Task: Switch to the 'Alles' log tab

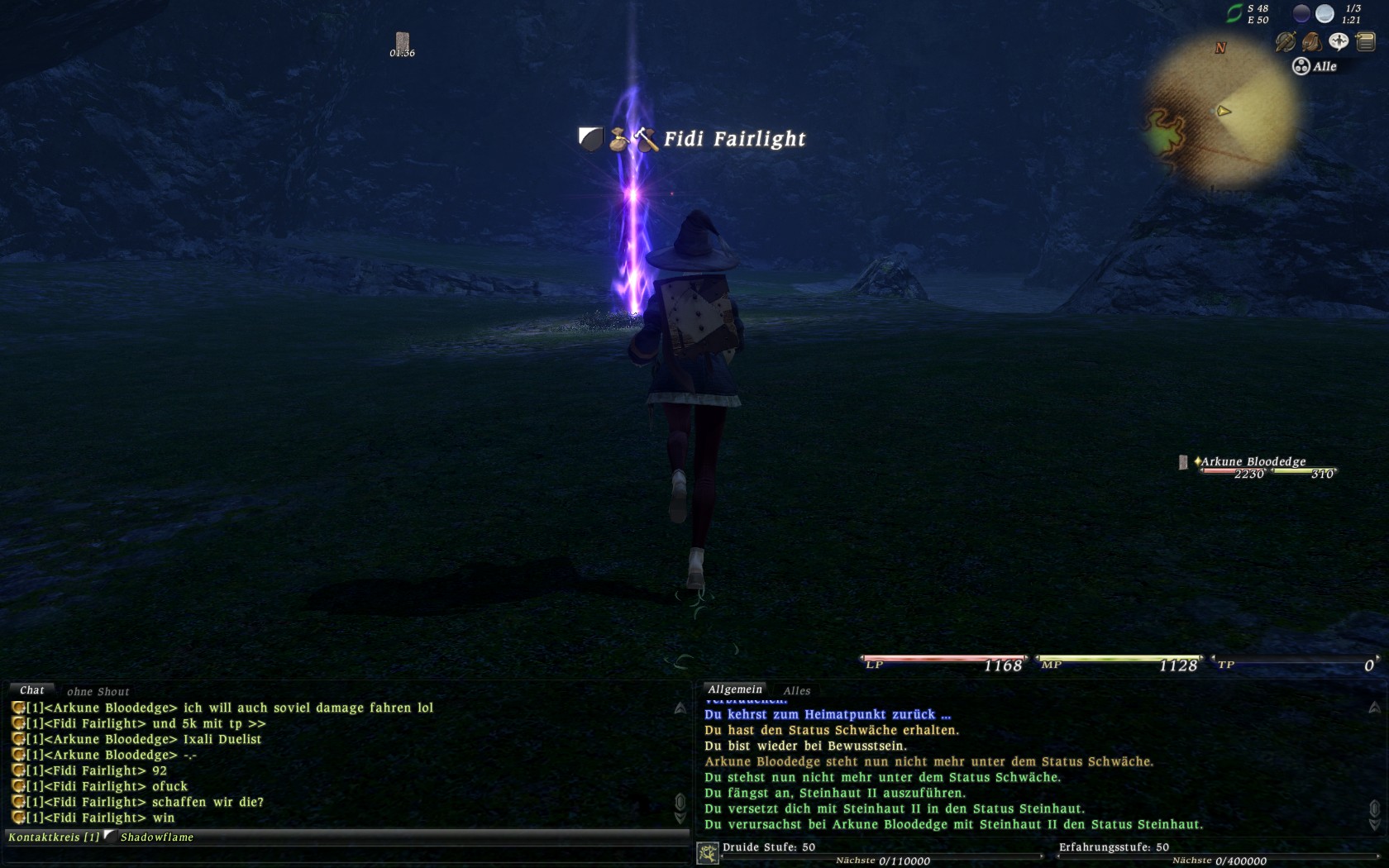Action: [796, 690]
